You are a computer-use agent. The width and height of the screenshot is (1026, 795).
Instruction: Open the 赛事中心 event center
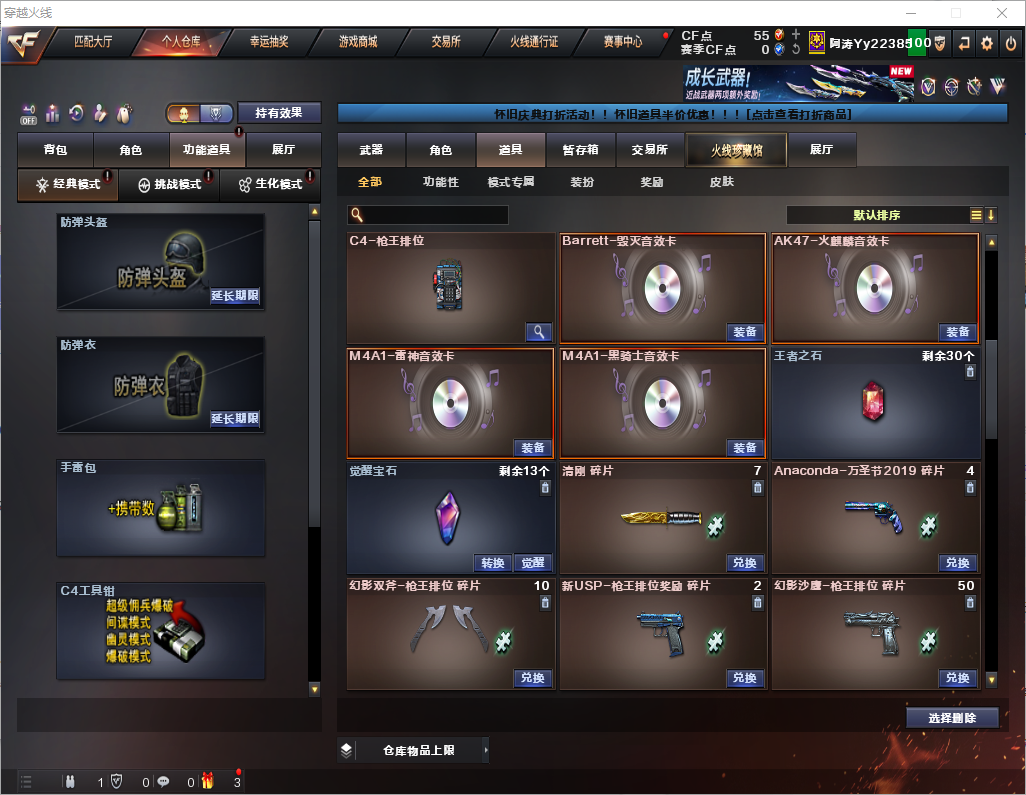(x=622, y=42)
